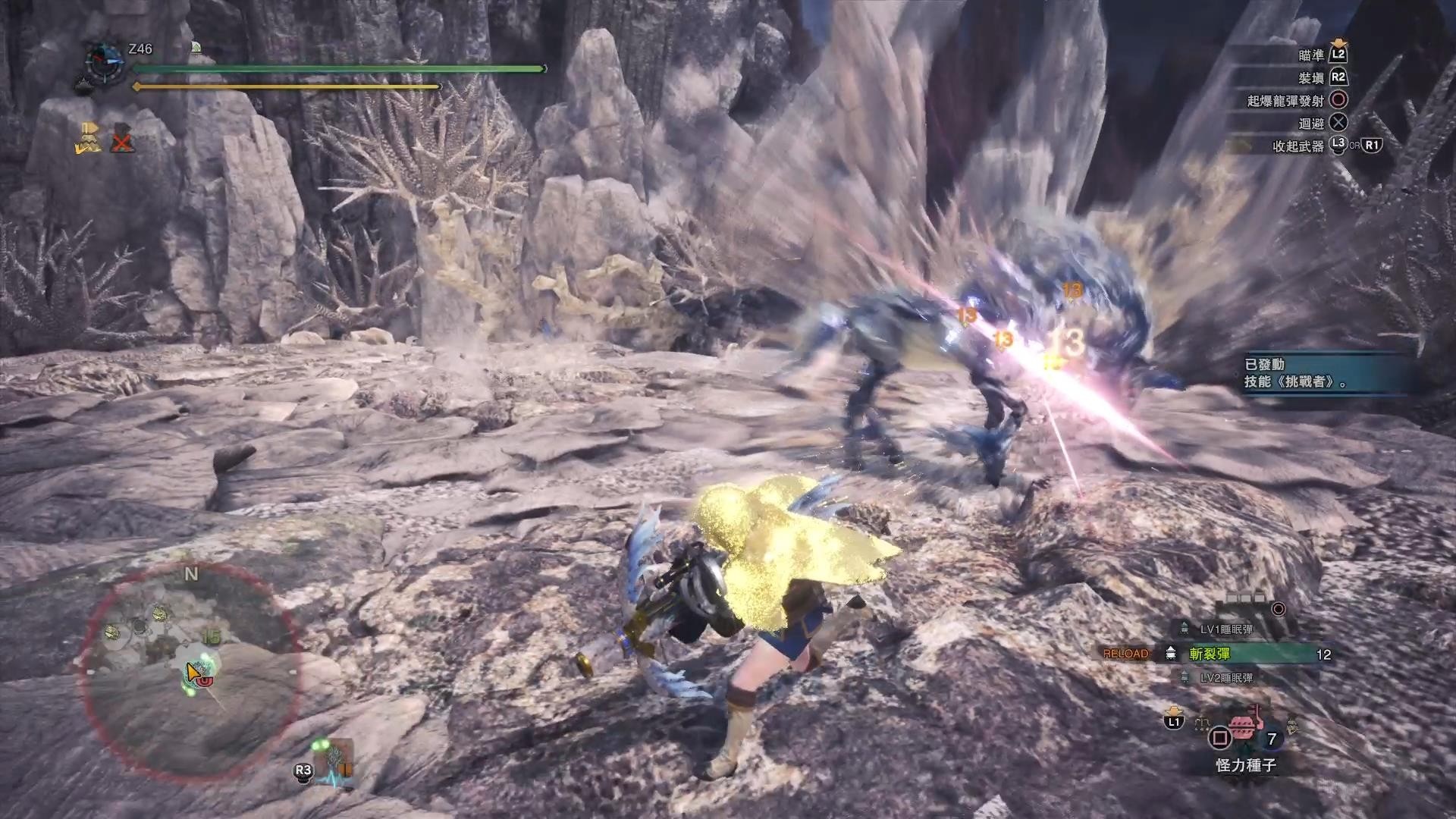Select the 斬裂彈 ammo entry
This screenshot has height=819, width=1456.
1244,654
